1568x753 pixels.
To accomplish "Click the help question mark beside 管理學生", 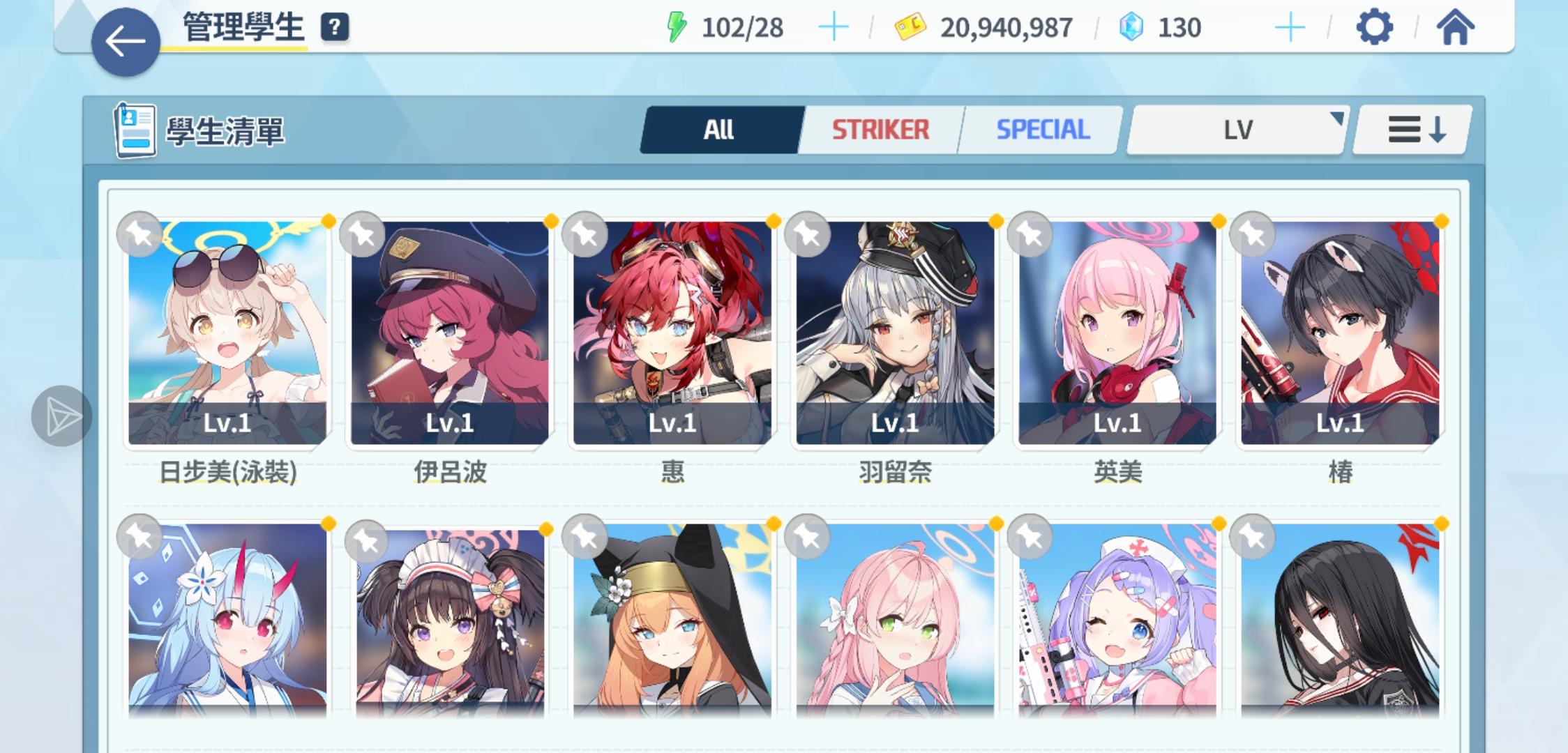I will [x=335, y=29].
